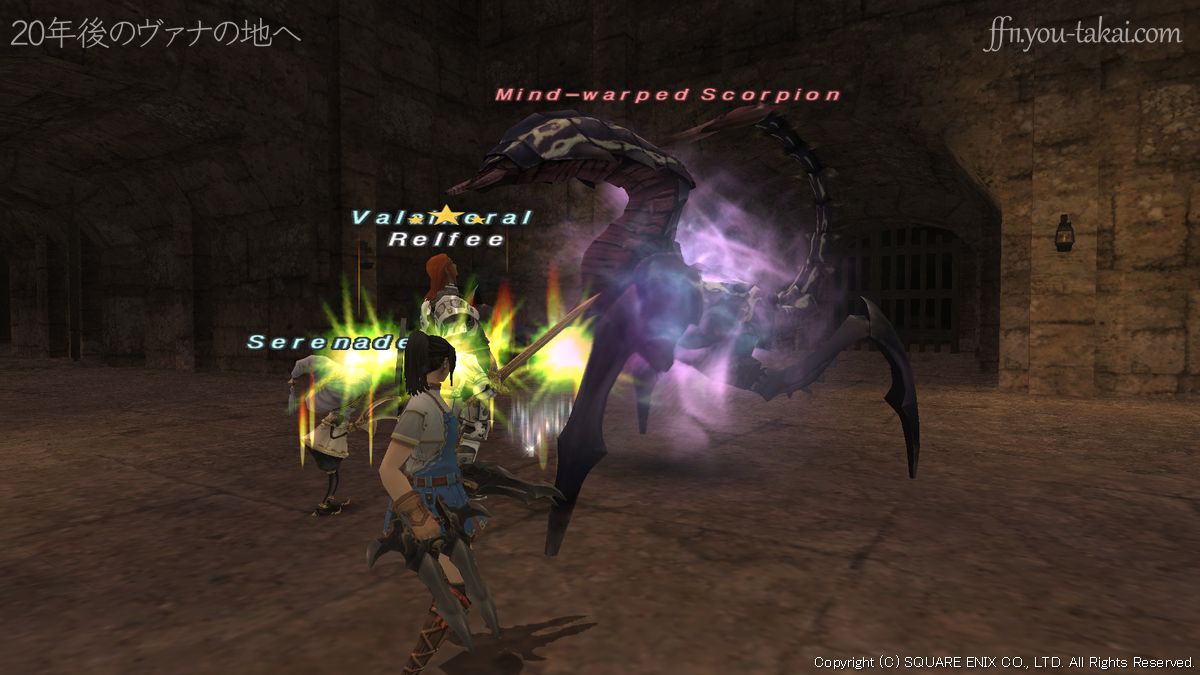This screenshot has height=675, width=1200.
Task: Choose the Valaneral nameplate with star
Action: pos(442,217)
